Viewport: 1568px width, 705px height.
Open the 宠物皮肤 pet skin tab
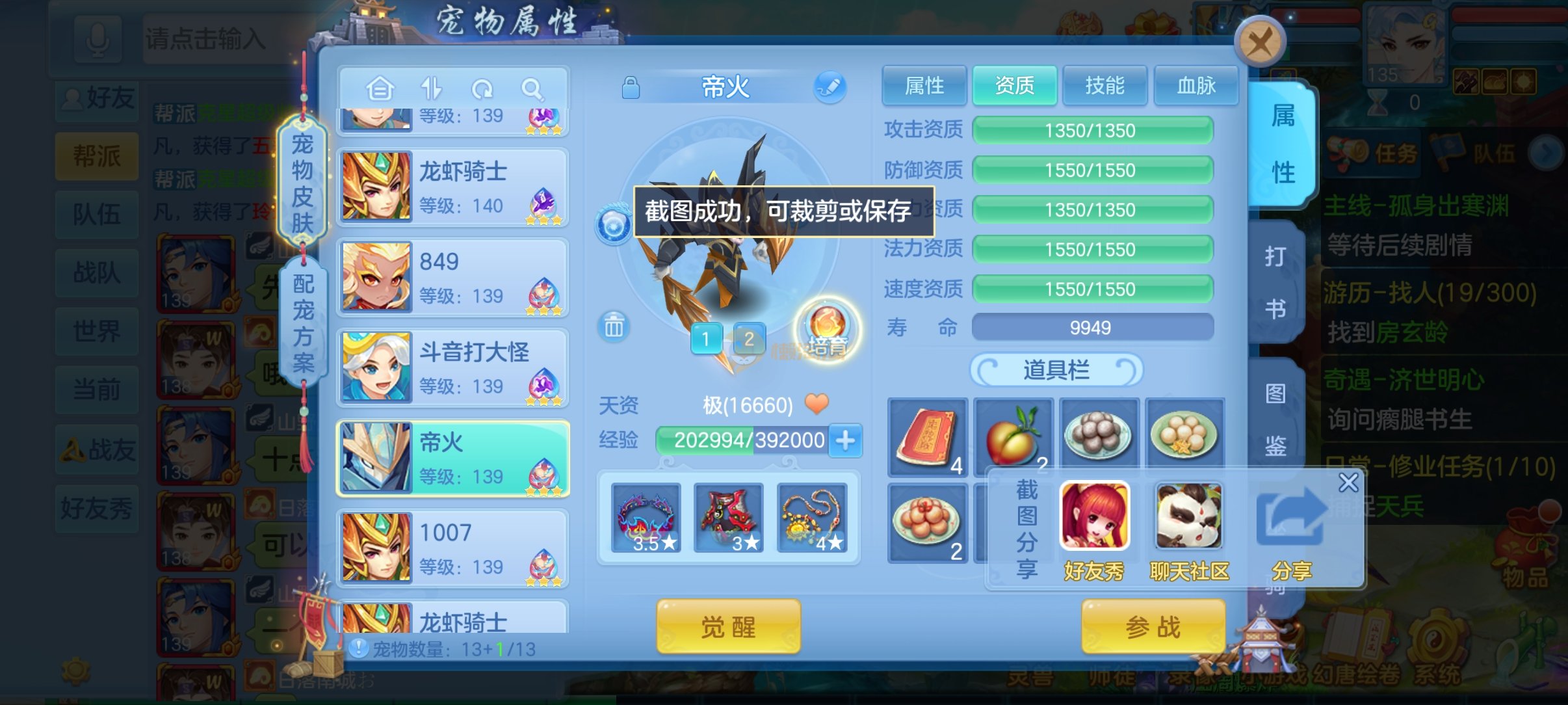click(x=302, y=183)
